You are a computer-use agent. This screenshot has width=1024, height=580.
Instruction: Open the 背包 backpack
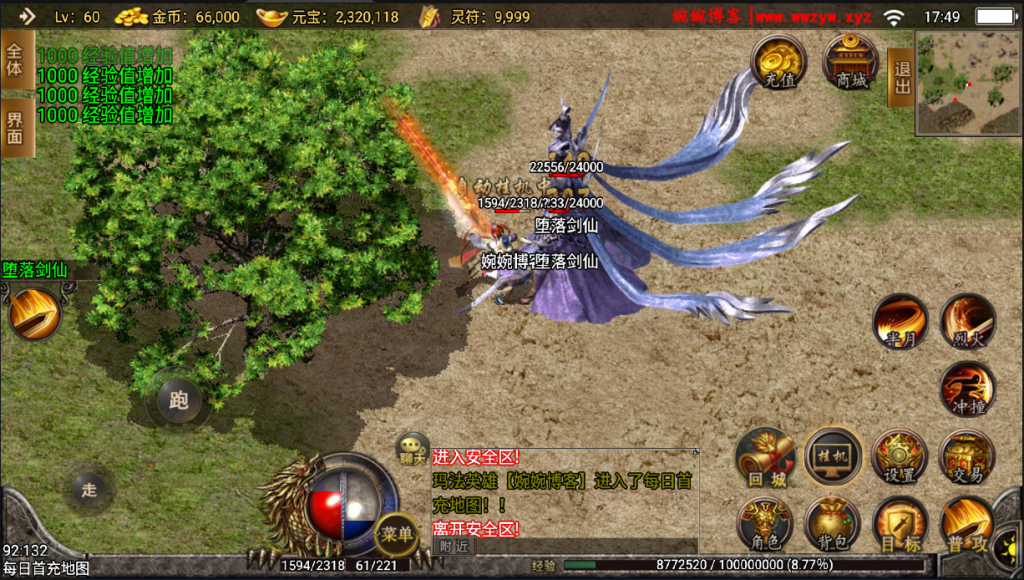(833, 525)
